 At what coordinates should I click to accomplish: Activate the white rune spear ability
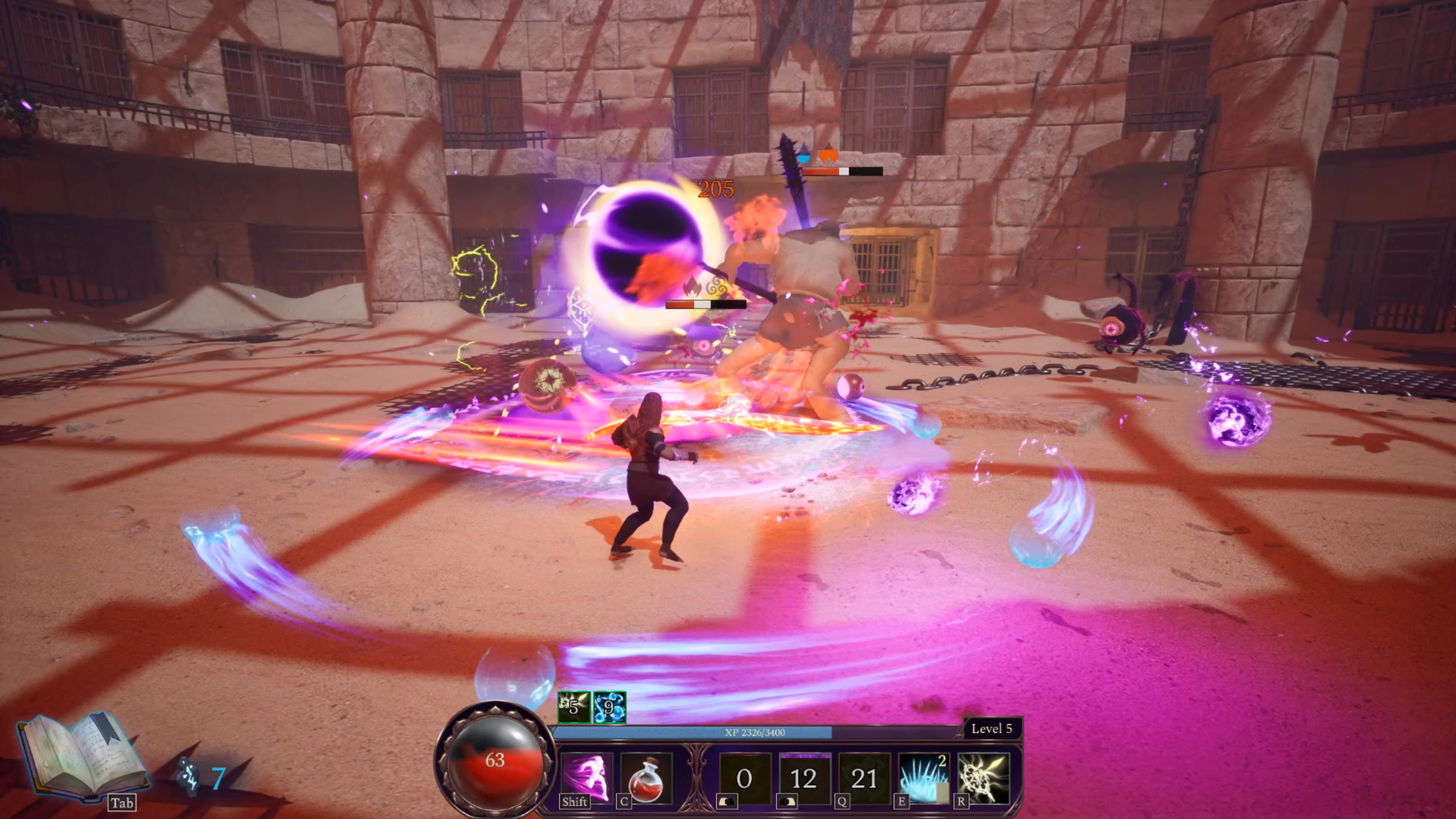tap(983, 778)
